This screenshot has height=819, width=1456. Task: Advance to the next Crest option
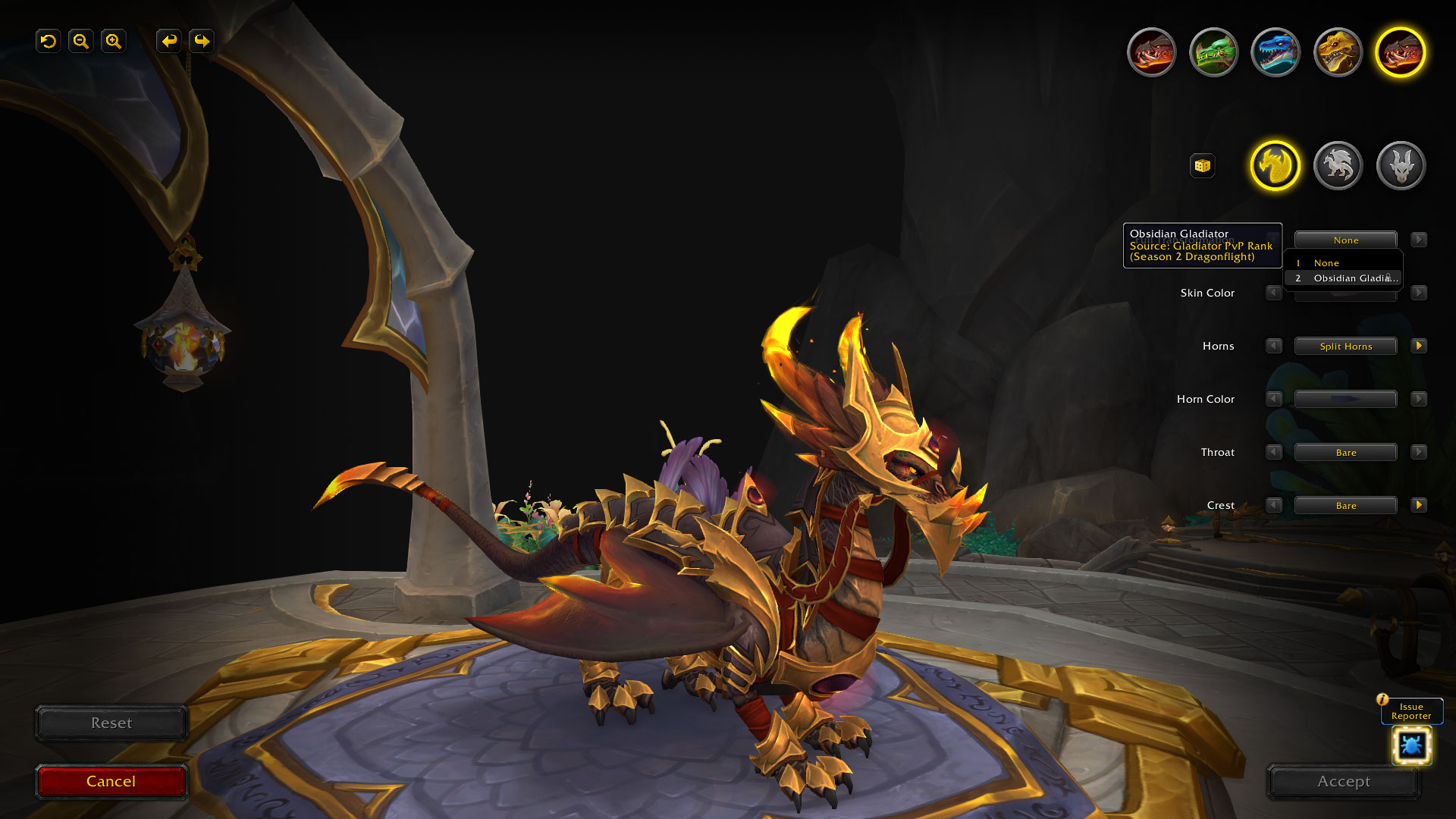pyautogui.click(x=1418, y=505)
